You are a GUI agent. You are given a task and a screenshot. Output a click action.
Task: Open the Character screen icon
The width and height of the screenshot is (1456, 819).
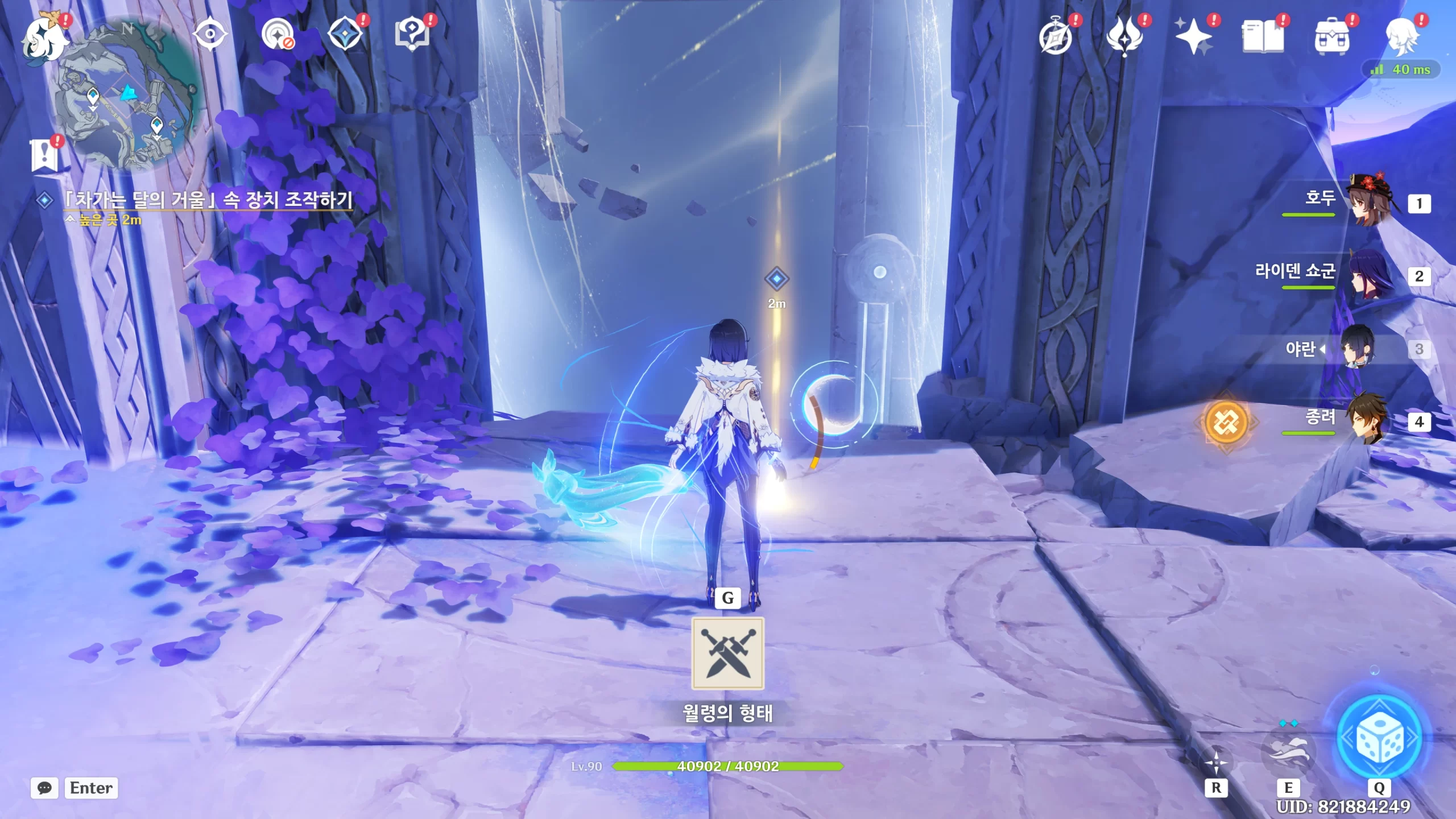click(x=1401, y=36)
